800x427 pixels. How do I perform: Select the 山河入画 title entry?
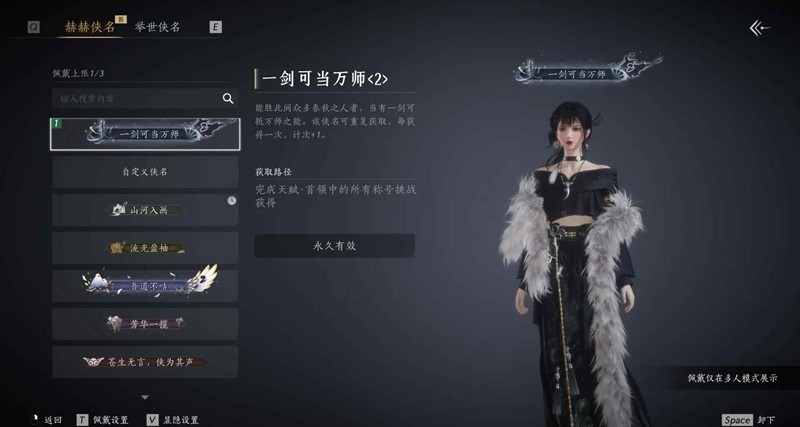(x=145, y=210)
